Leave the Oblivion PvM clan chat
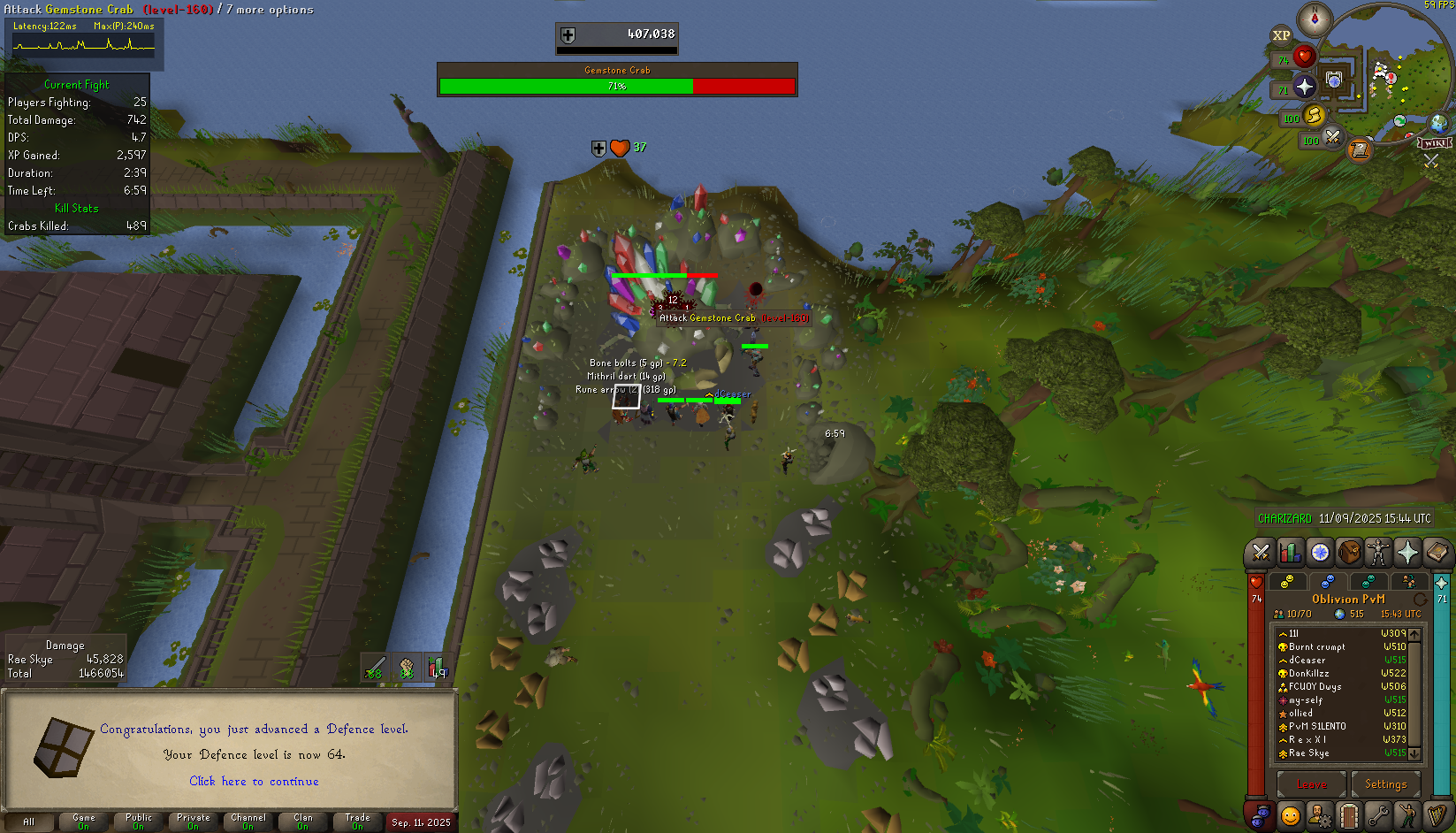Viewport: 1456px width, 833px height. [x=1311, y=784]
